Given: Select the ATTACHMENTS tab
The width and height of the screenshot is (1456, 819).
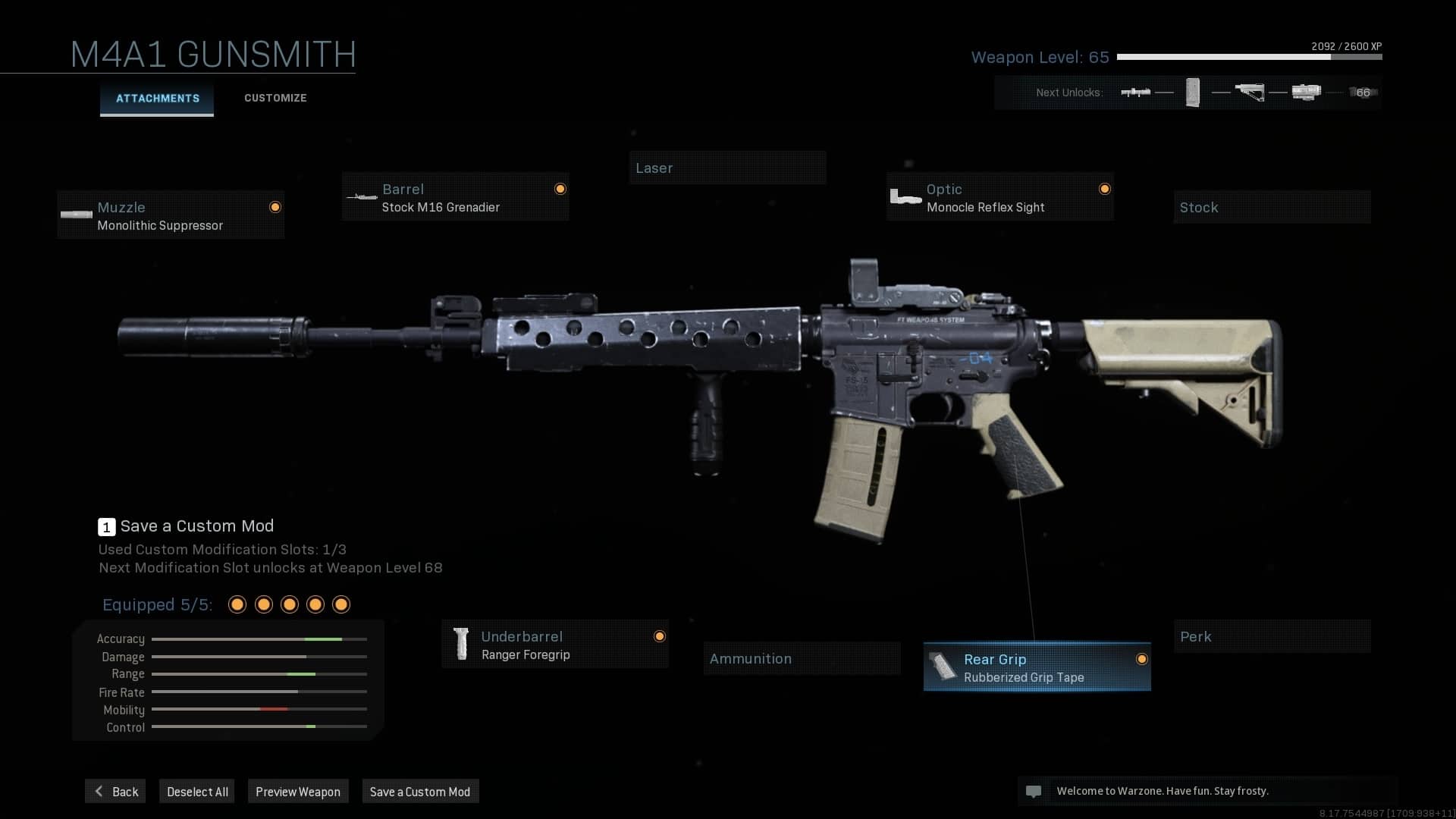Looking at the screenshot, I should pos(156,98).
